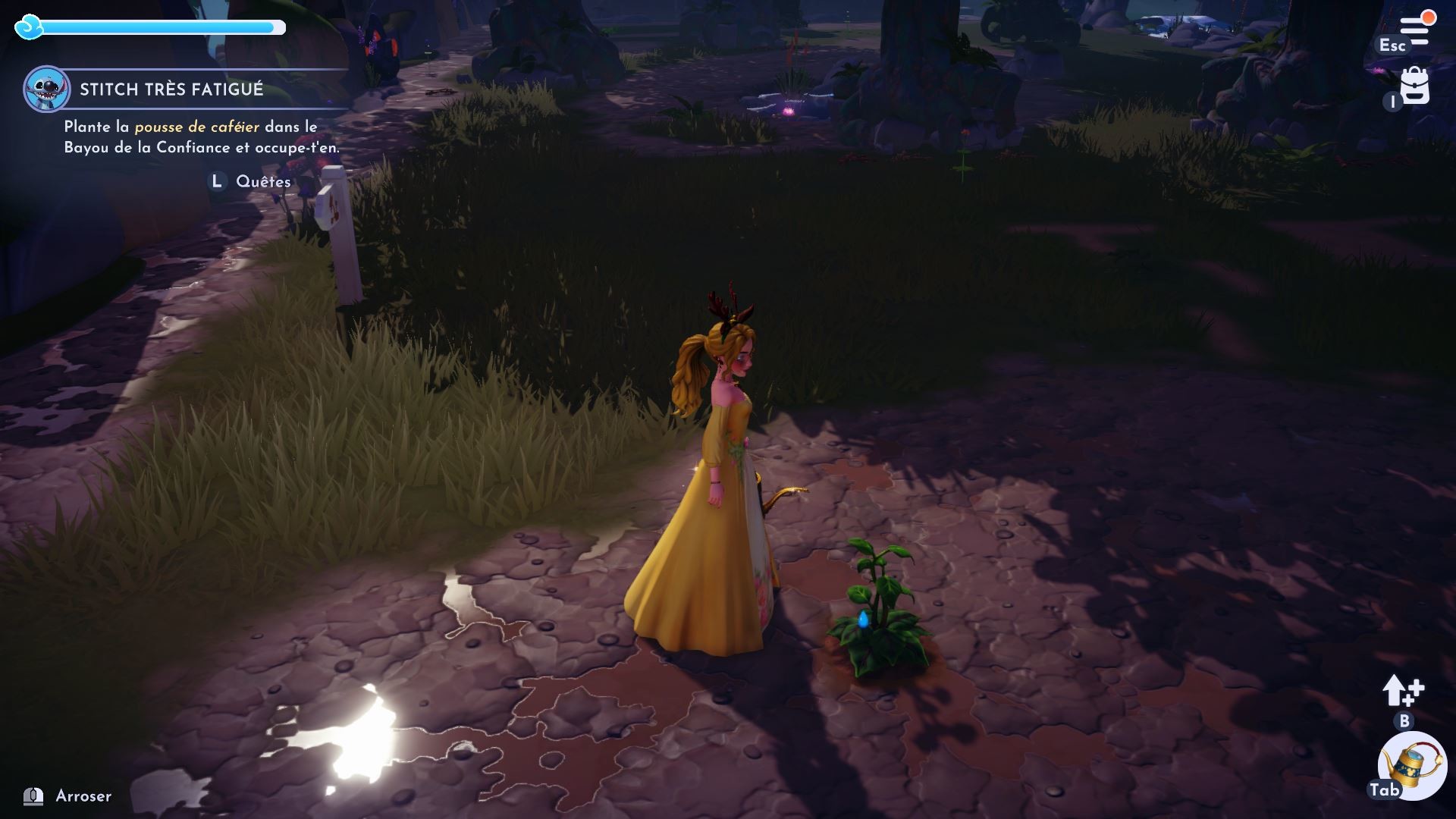Click the Stitch quest portrait icon
The width and height of the screenshot is (1456, 819).
(46, 89)
